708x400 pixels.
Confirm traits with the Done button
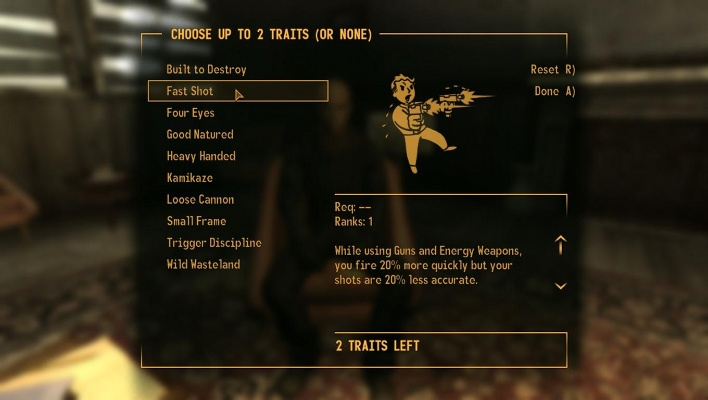click(554, 91)
